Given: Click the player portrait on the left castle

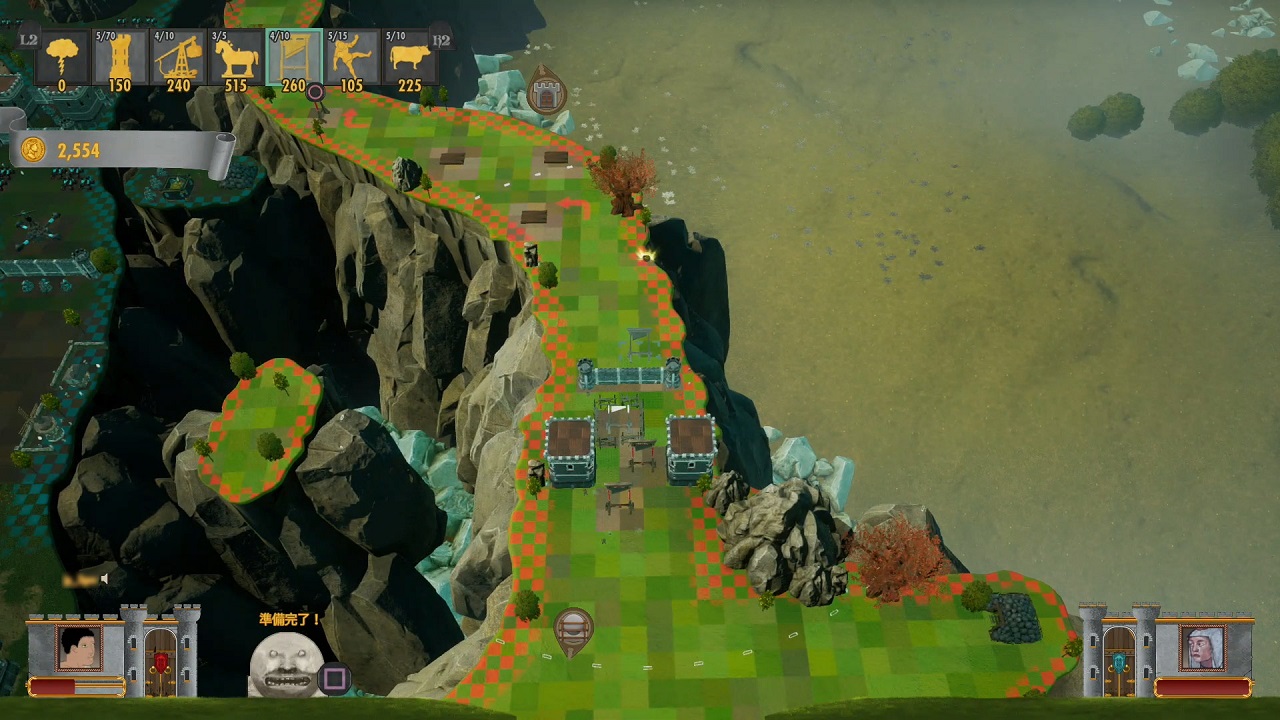Looking at the screenshot, I should (79, 647).
